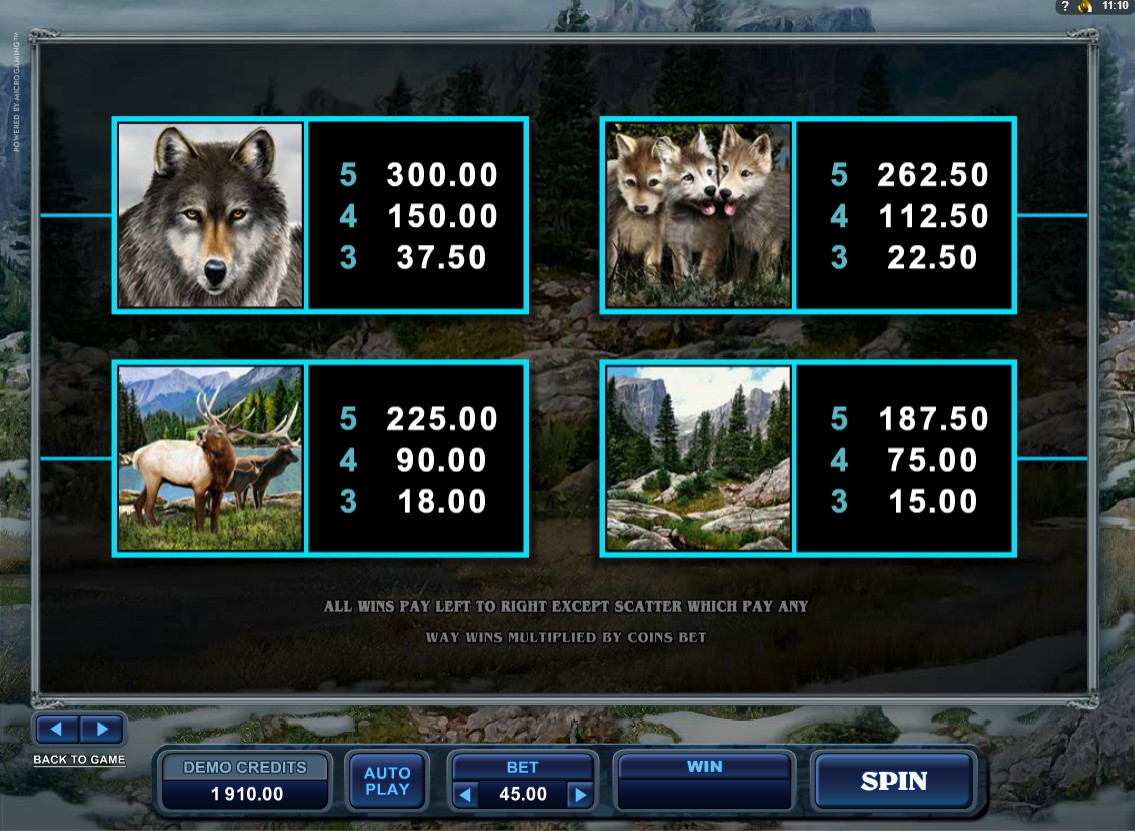1135x831 pixels.
Task: Increase the bet amount with right arrow
Action: pos(580,795)
